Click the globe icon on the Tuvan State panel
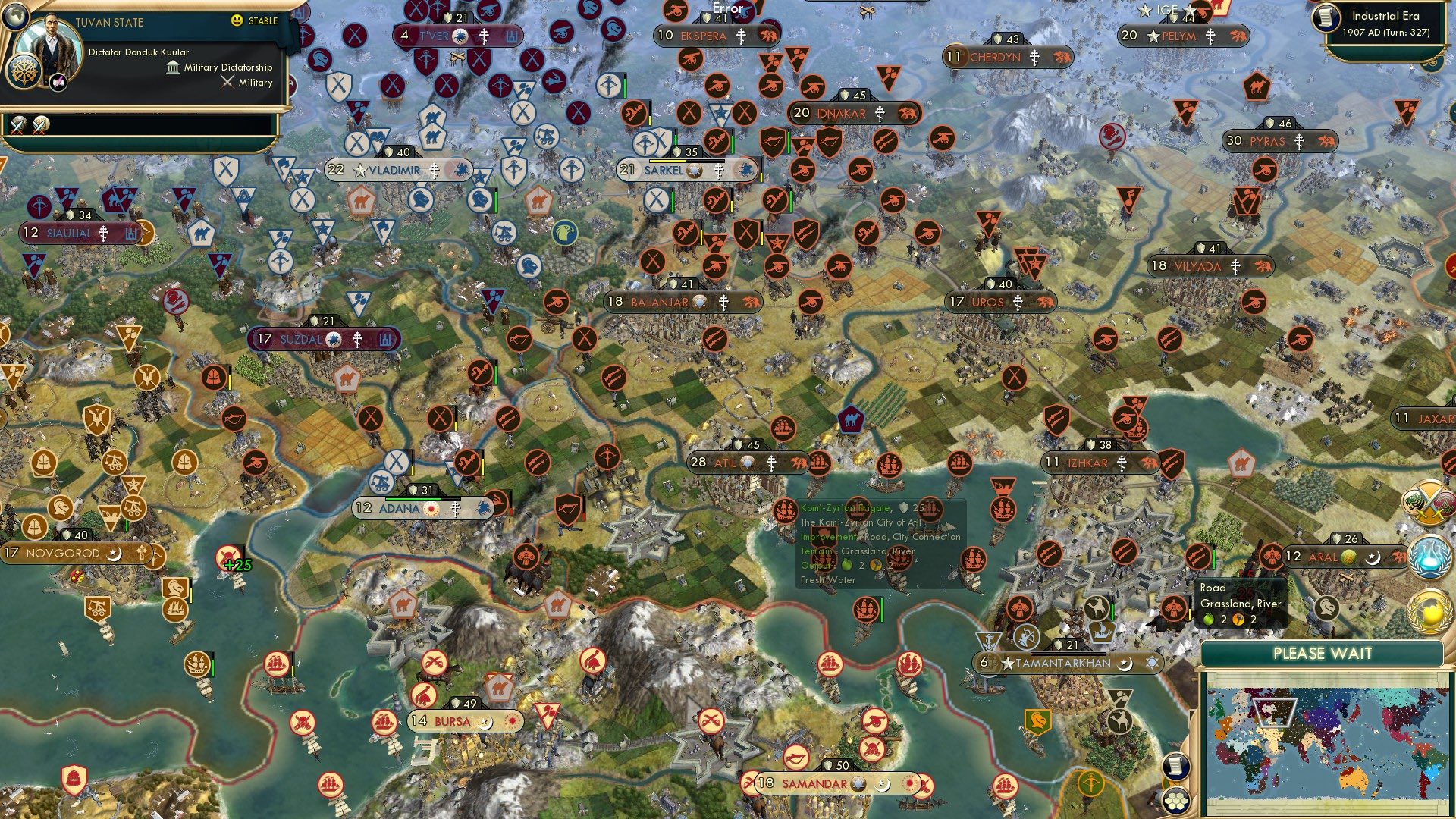This screenshot has height=819, width=1456. pos(16,16)
